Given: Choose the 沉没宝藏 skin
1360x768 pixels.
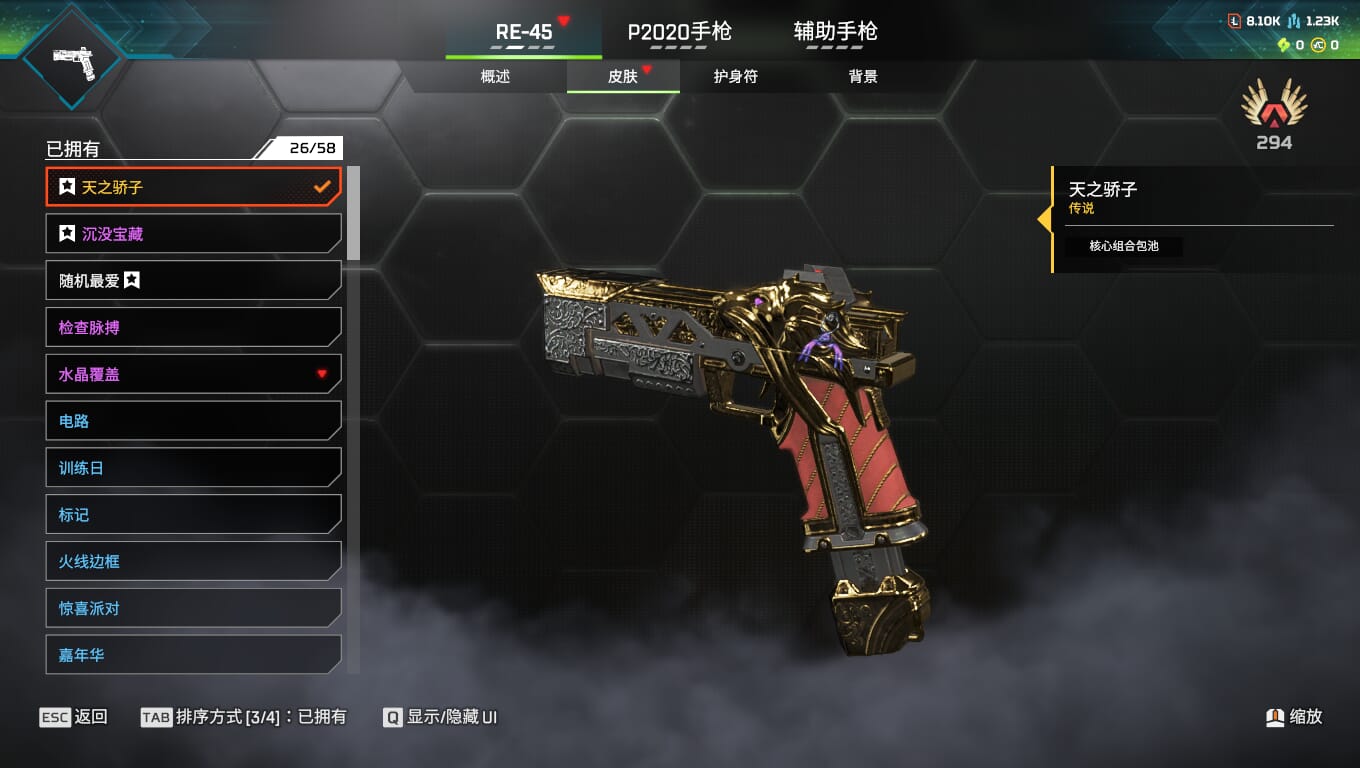Looking at the screenshot, I should (193, 234).
